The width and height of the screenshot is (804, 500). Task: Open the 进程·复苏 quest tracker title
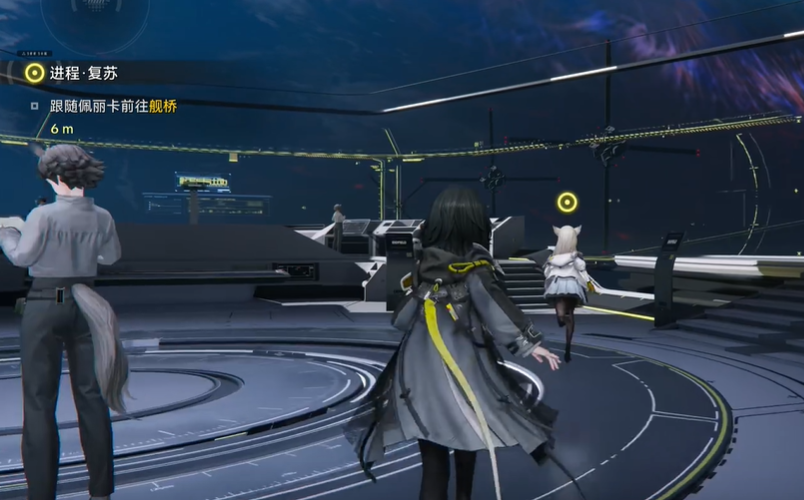(x=82, y=73)
